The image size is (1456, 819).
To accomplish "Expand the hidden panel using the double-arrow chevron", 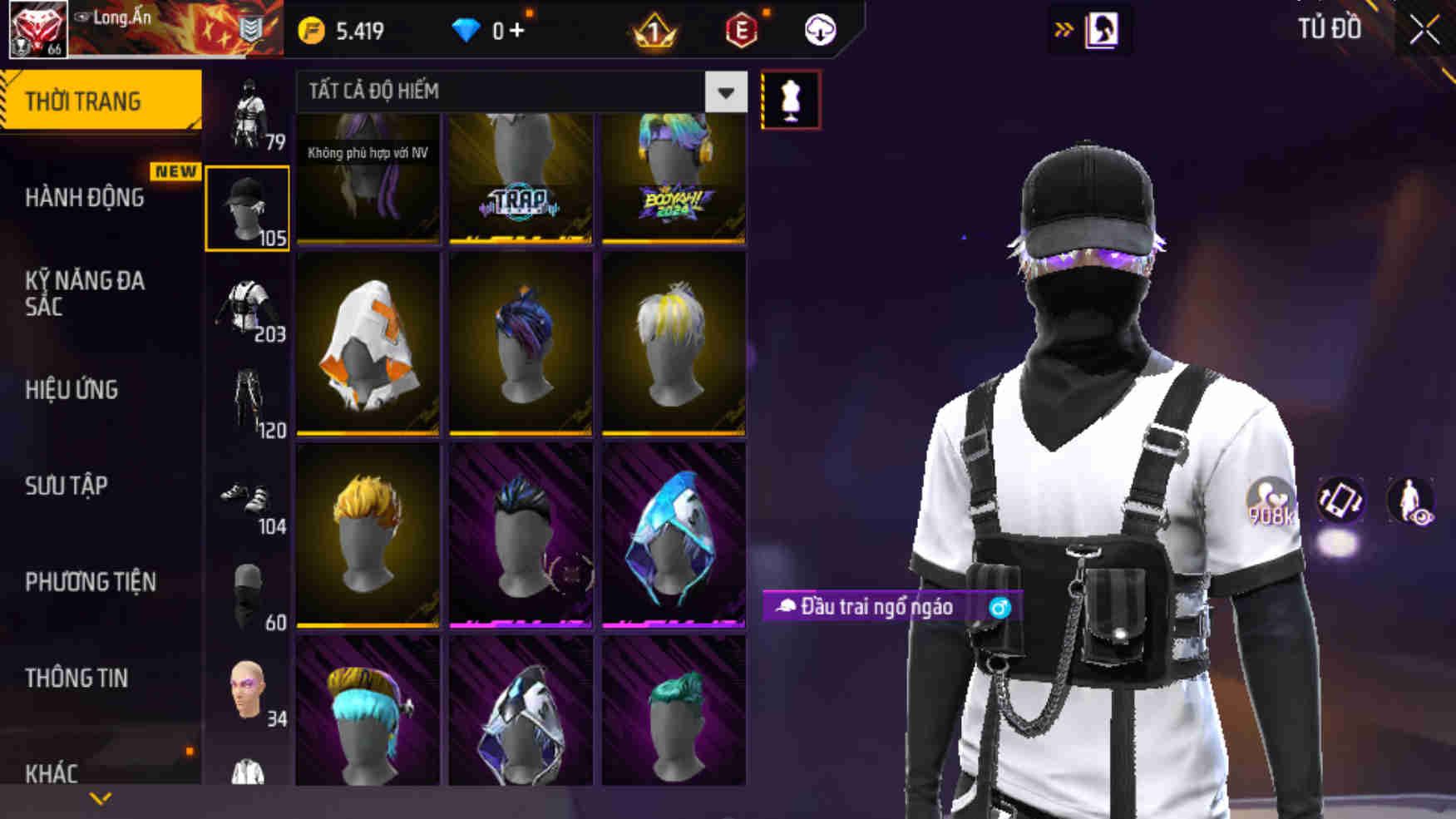I will (x=1062, y=27).
